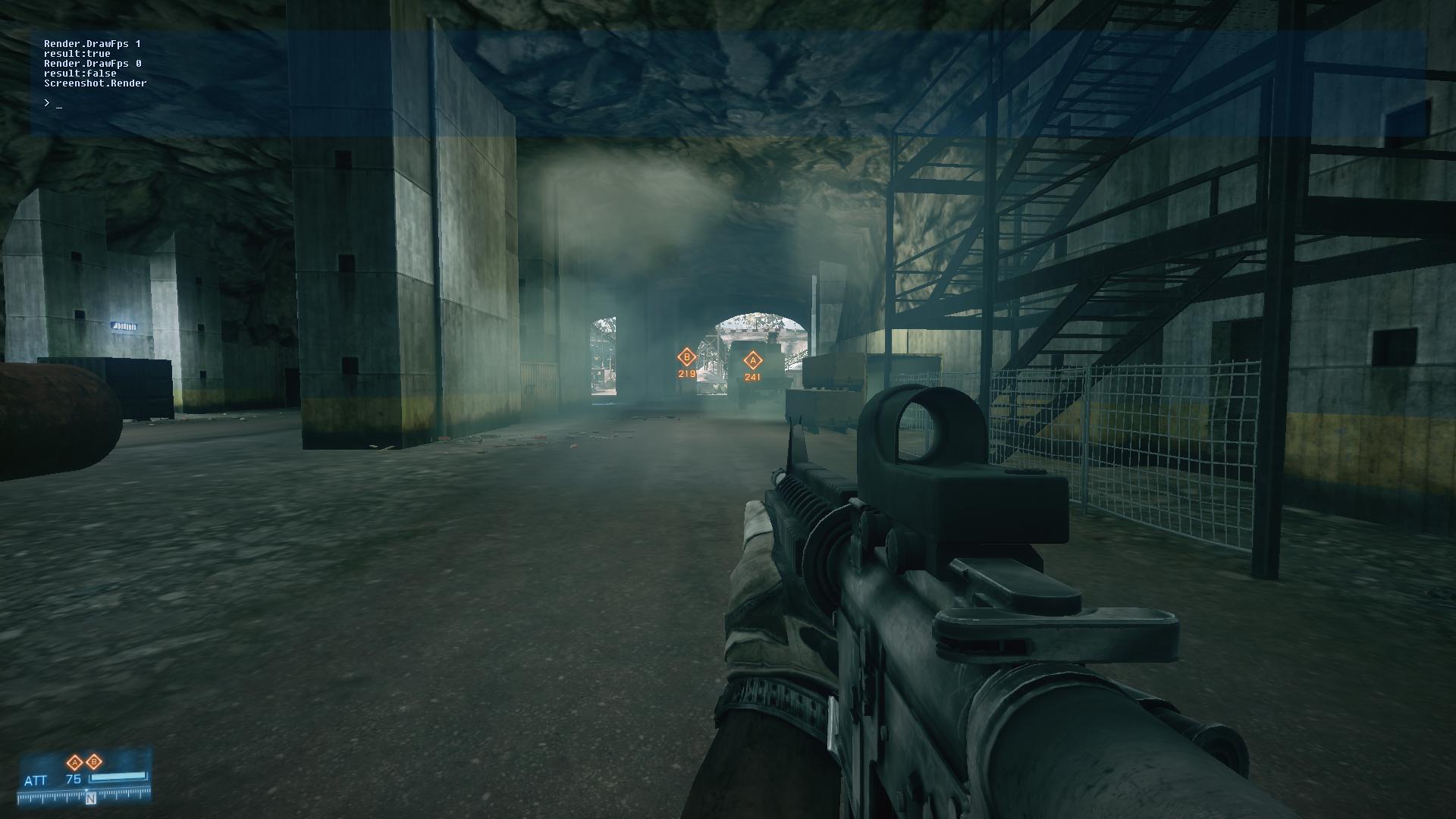Click the compass strip's N heading marker

coord(90,798)
